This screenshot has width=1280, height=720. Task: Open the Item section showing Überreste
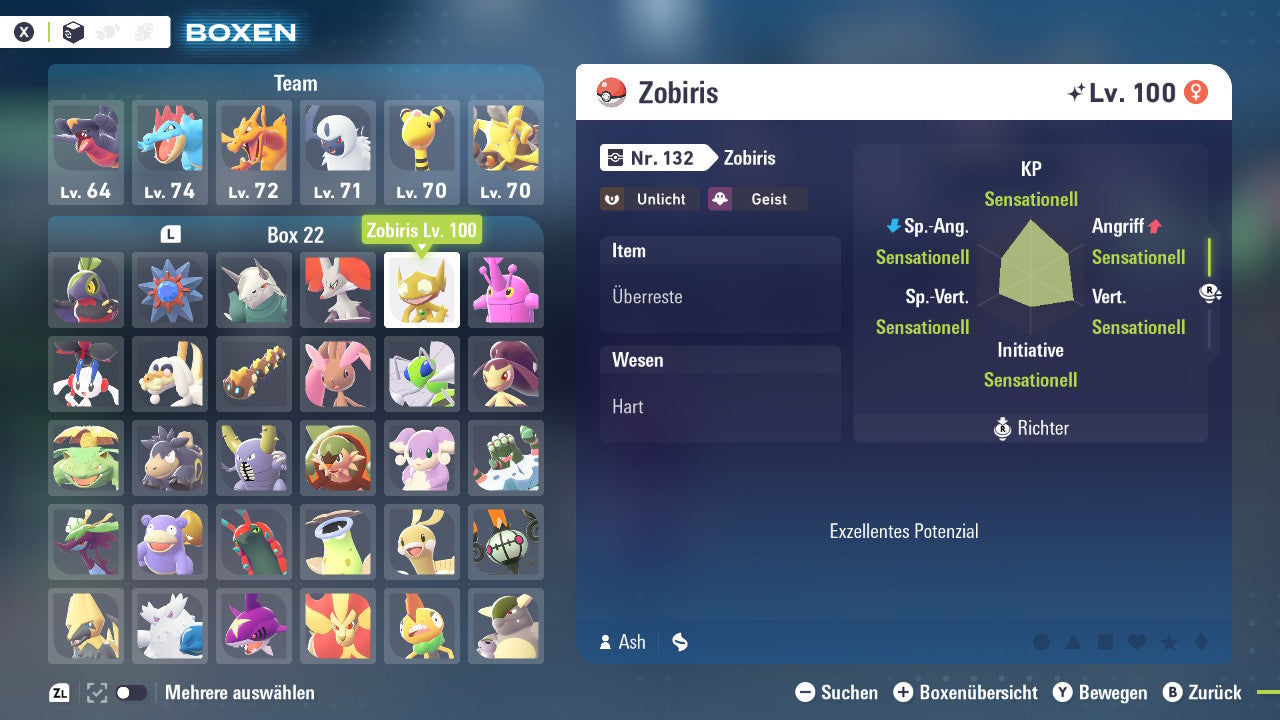(x=720, y=285)
